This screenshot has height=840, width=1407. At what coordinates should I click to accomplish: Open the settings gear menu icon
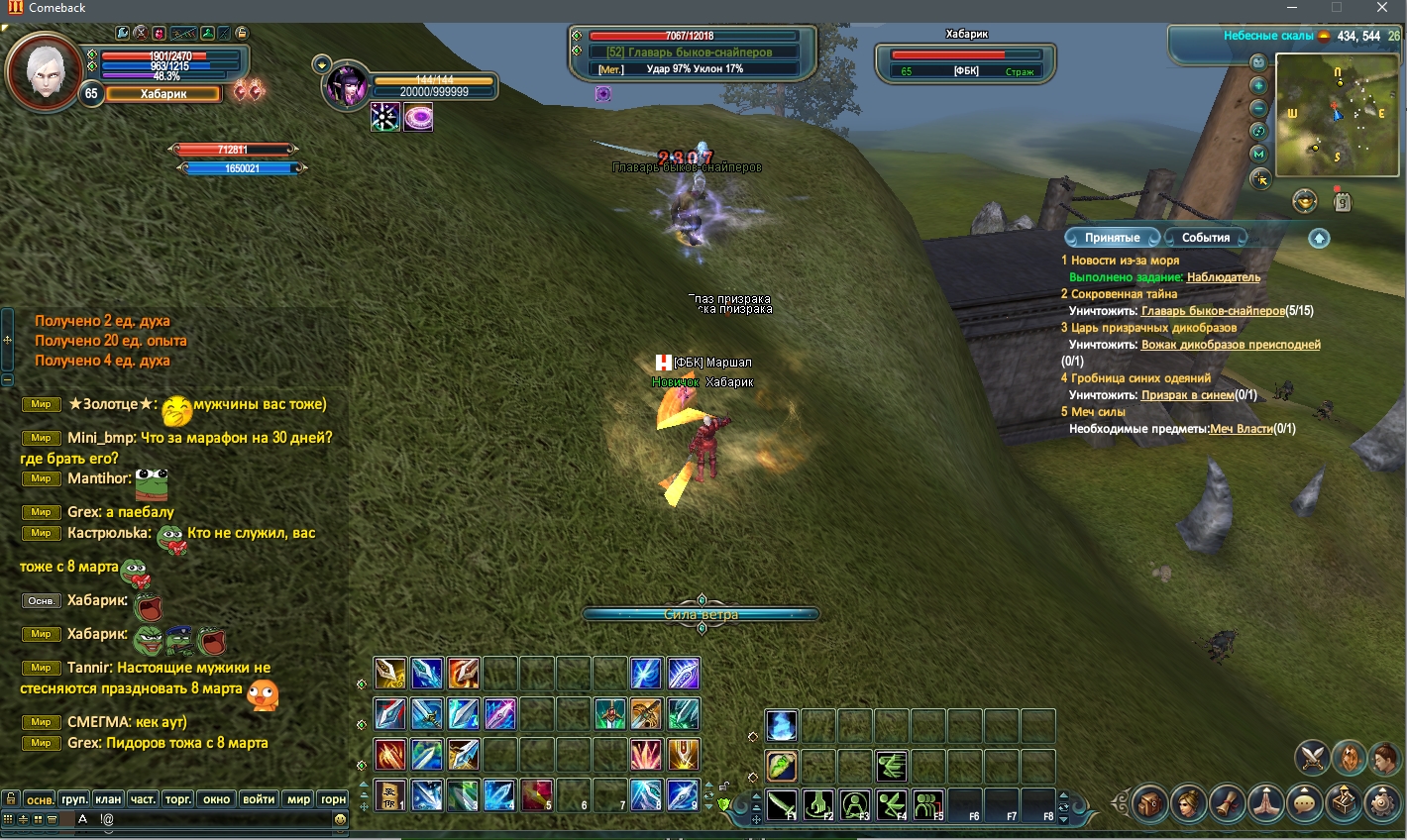[x=1381, y=802]
